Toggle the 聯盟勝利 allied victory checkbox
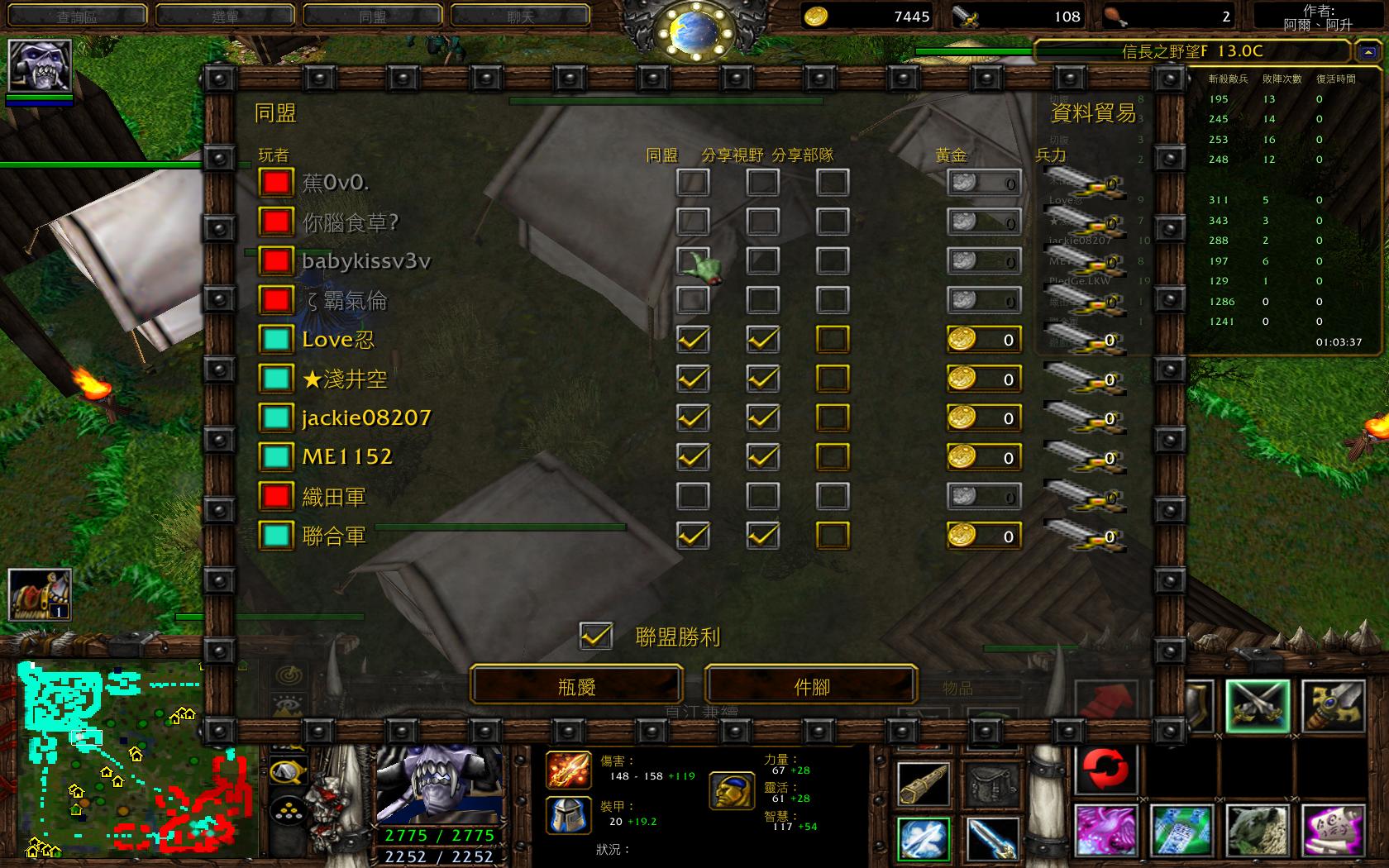 click(x=596, y=637)
